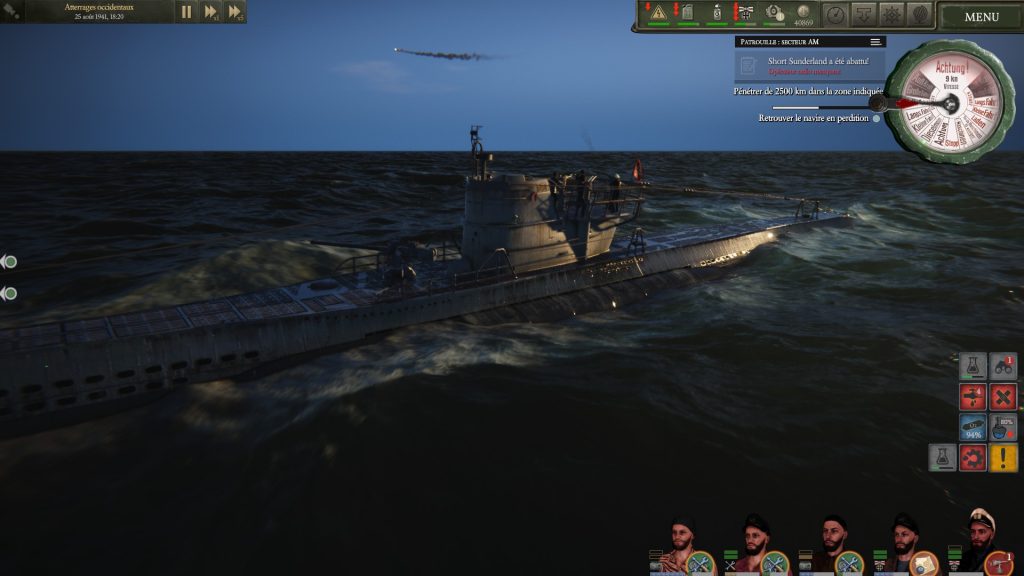Select the red broken gear alert
1024x576 pixels.
click(973, 458)
